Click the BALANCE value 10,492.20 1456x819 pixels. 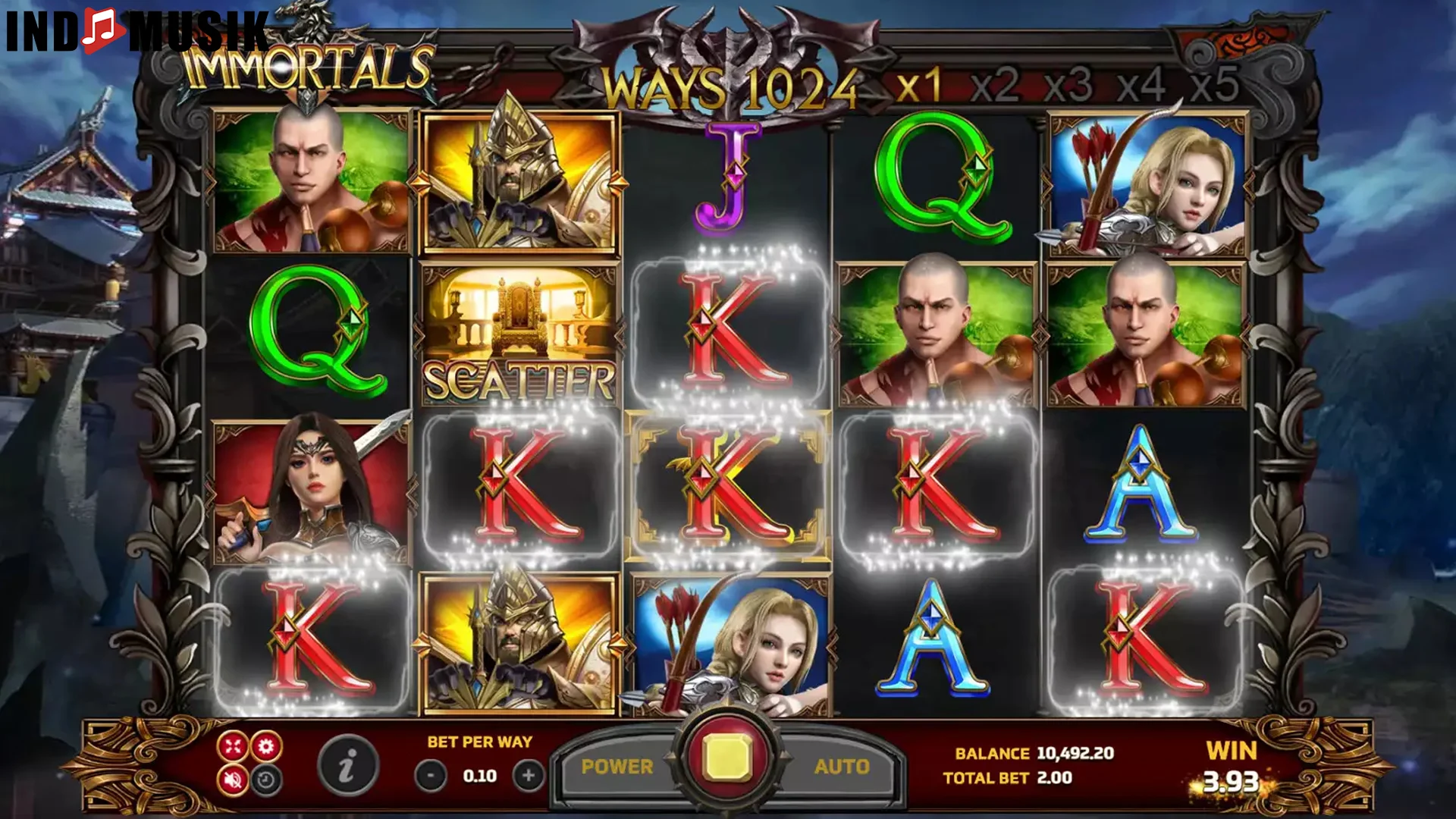click(x=1075, y=754)
